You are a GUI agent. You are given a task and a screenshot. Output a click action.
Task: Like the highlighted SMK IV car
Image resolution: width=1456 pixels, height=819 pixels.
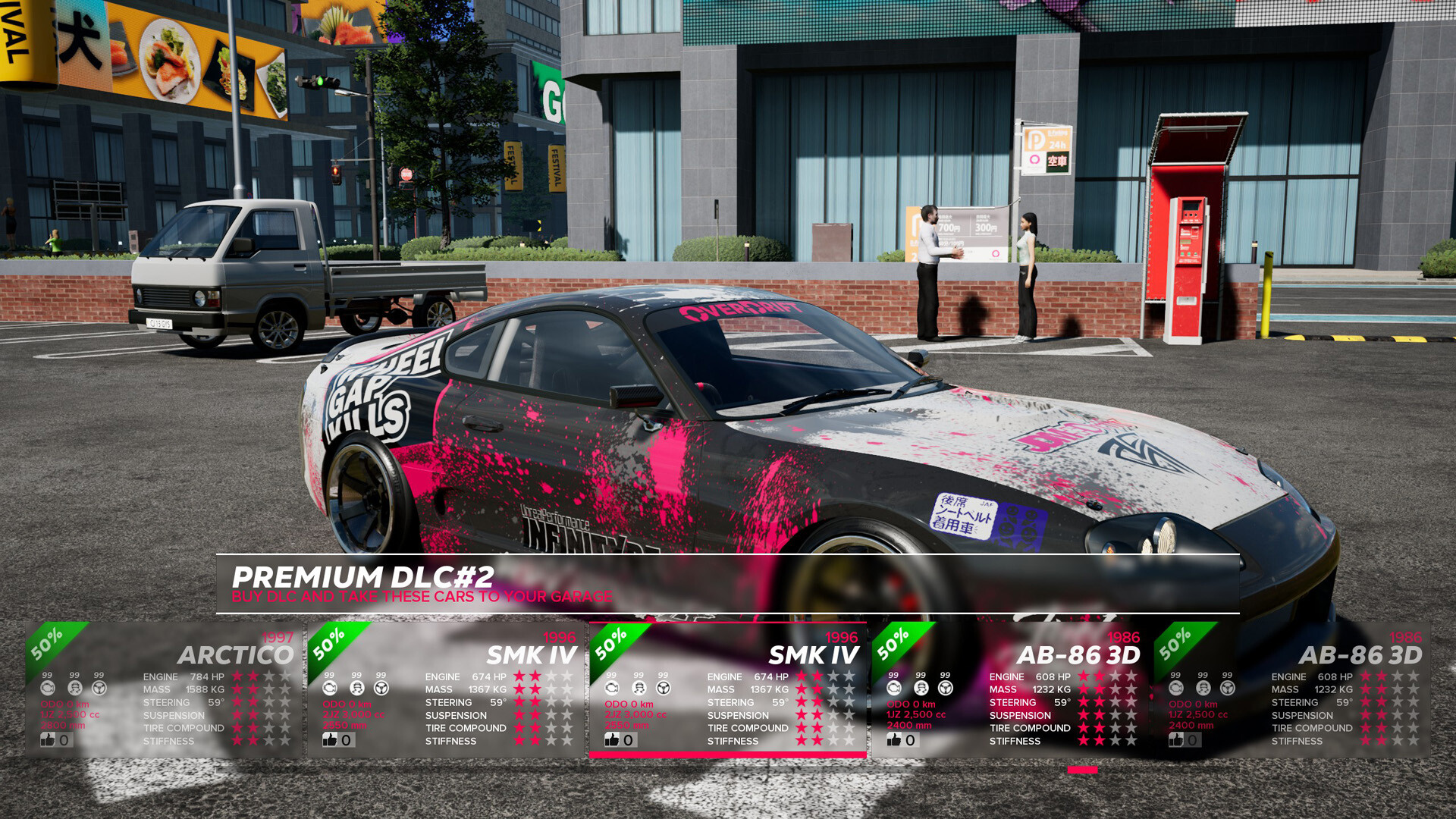610,739
